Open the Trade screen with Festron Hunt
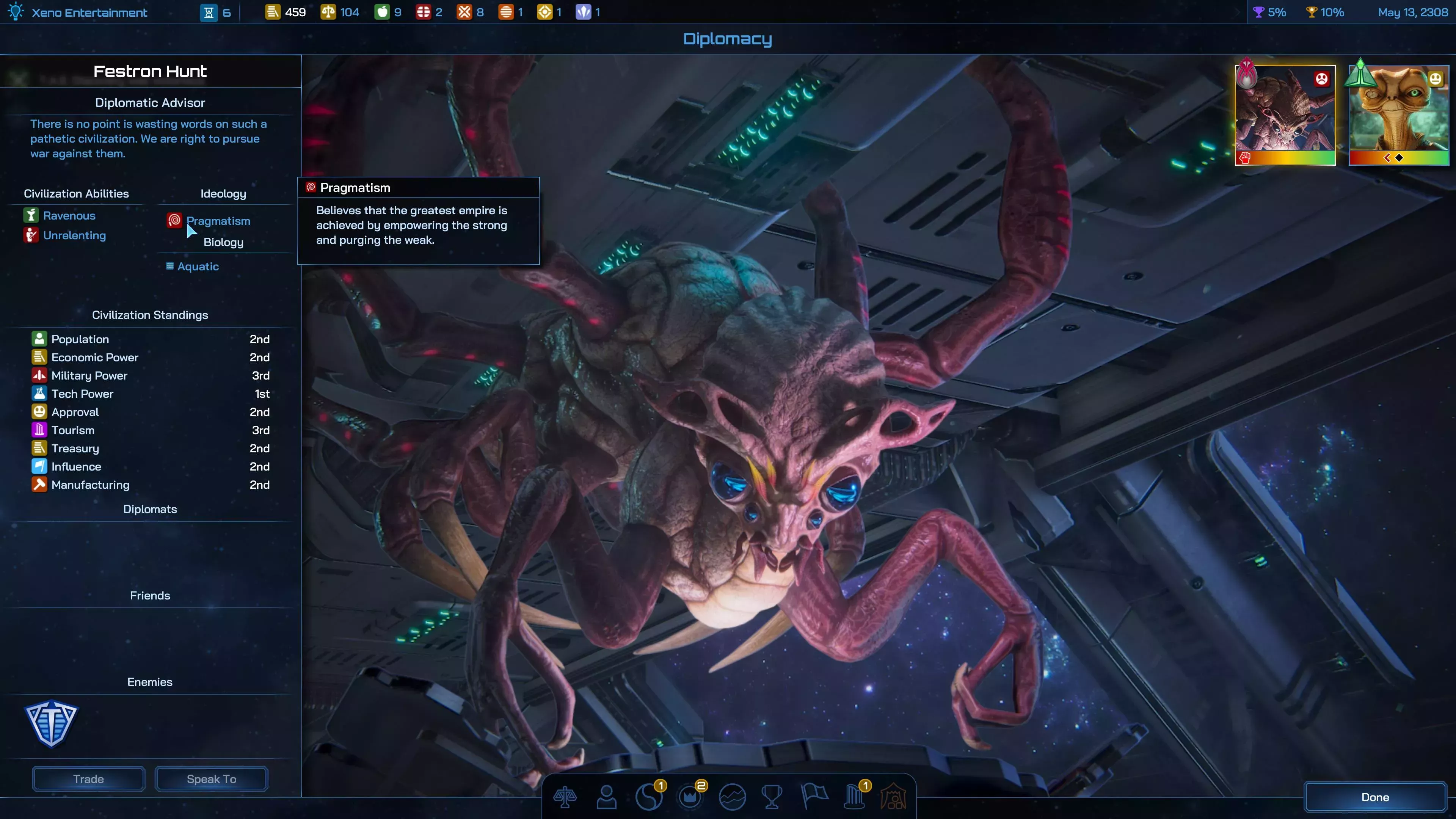Screen dimensions: 1456x819 point(88,779)
